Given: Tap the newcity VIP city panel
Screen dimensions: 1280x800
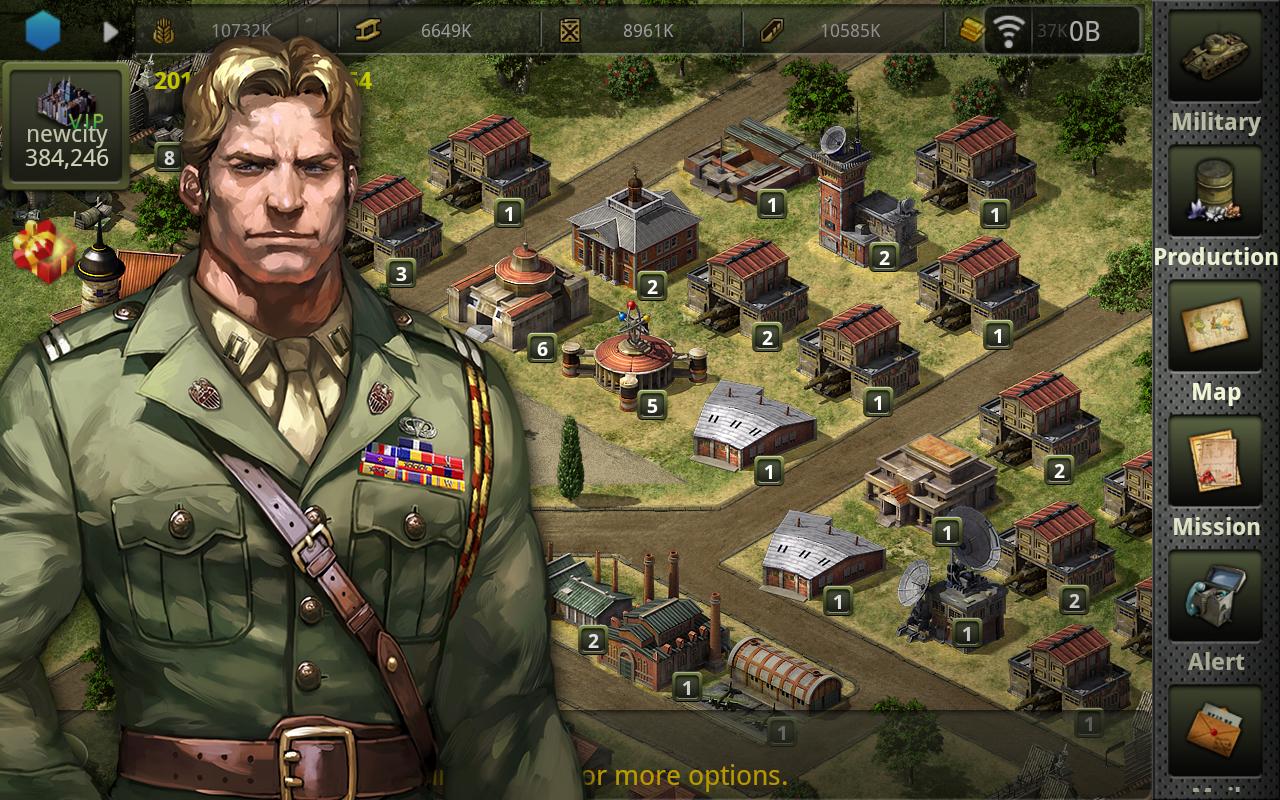Looking at the screenshot, I should click(66, 126).
